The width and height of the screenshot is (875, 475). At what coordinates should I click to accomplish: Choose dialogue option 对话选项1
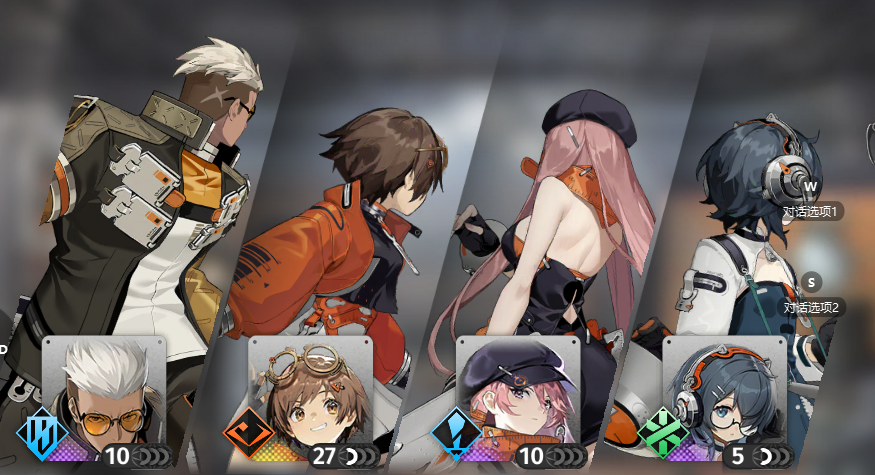[x=810, y=211]
